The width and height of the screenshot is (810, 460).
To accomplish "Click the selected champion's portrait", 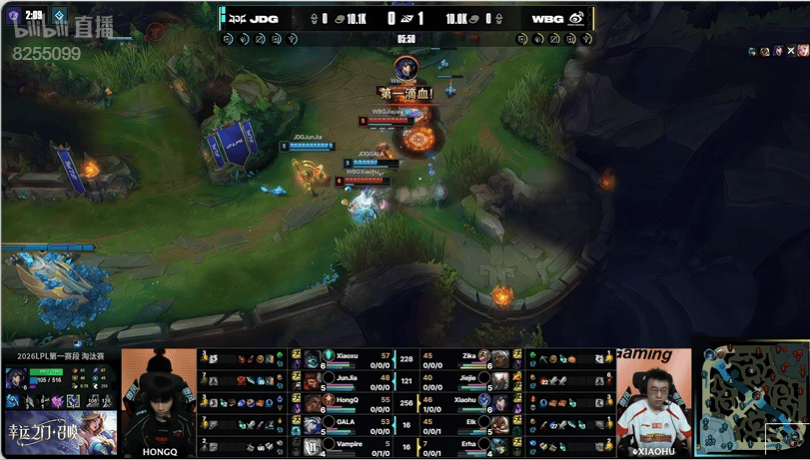I will pyautogui.click(x=17, y=379).
